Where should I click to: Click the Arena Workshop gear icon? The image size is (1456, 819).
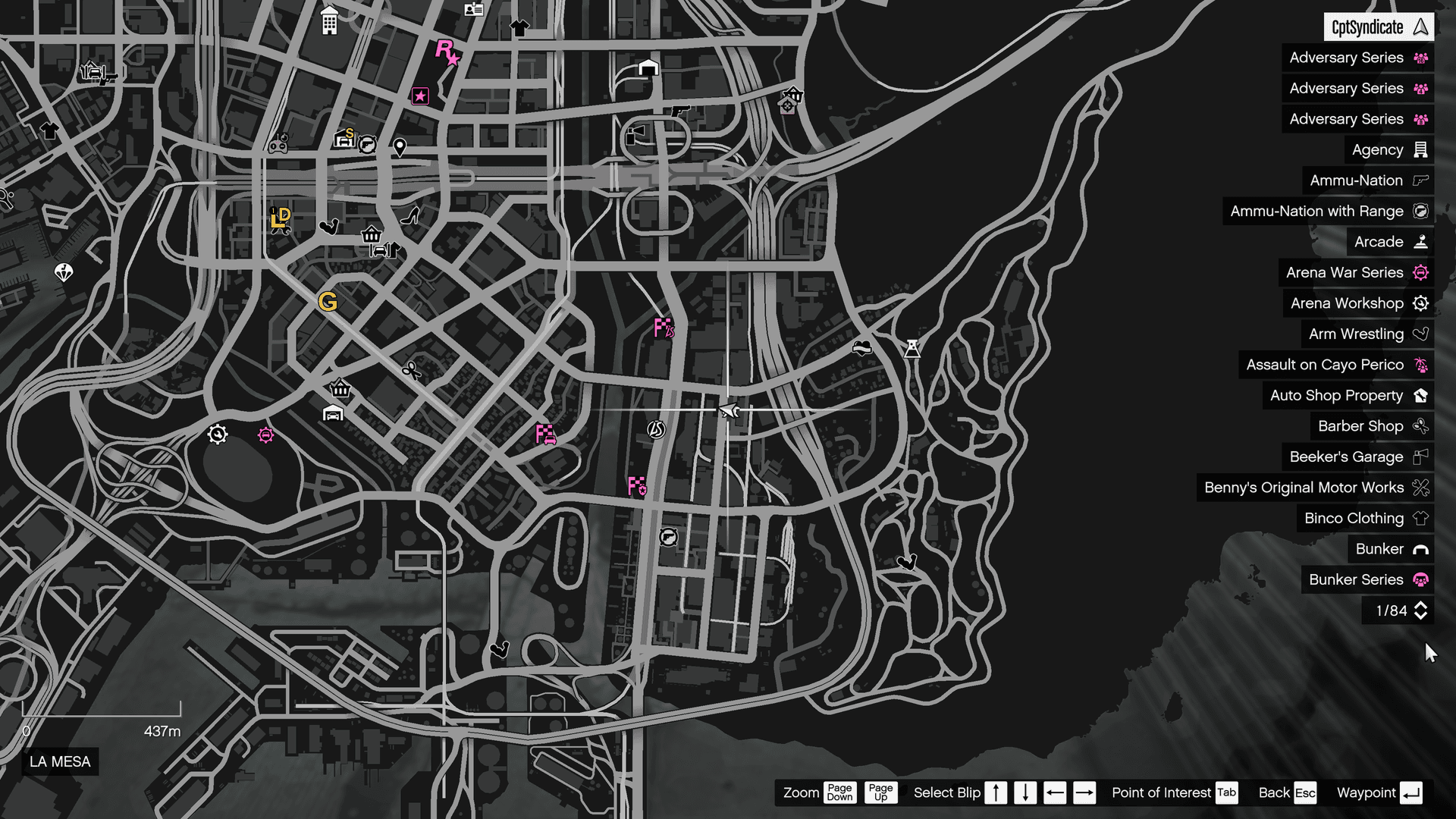1420,303
